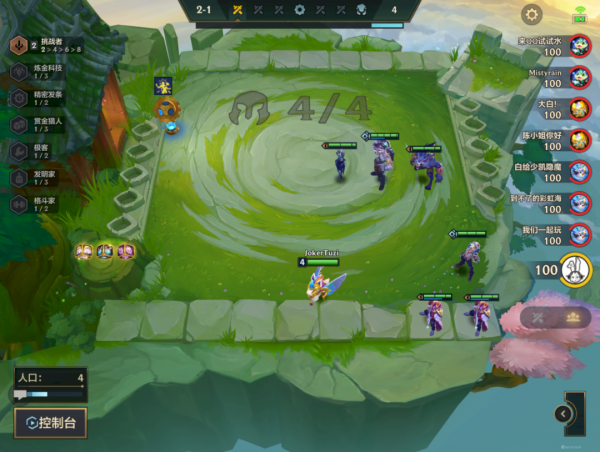Screen dimensions: 600x452
Task: Toggle the crossed-swords and crown button
Action: pos(555,317)
